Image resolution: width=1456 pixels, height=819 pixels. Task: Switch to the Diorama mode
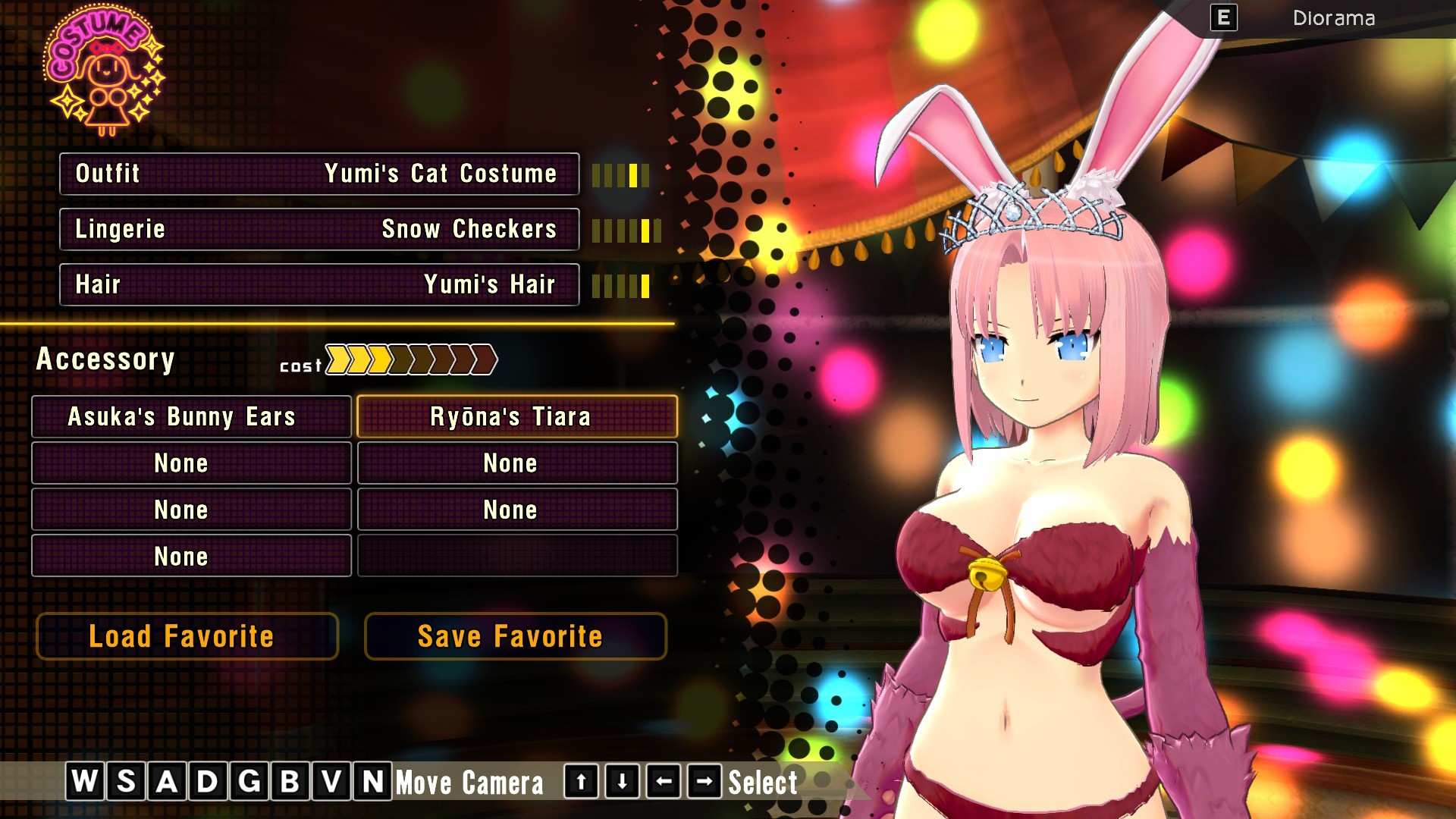pos(1334,19)
